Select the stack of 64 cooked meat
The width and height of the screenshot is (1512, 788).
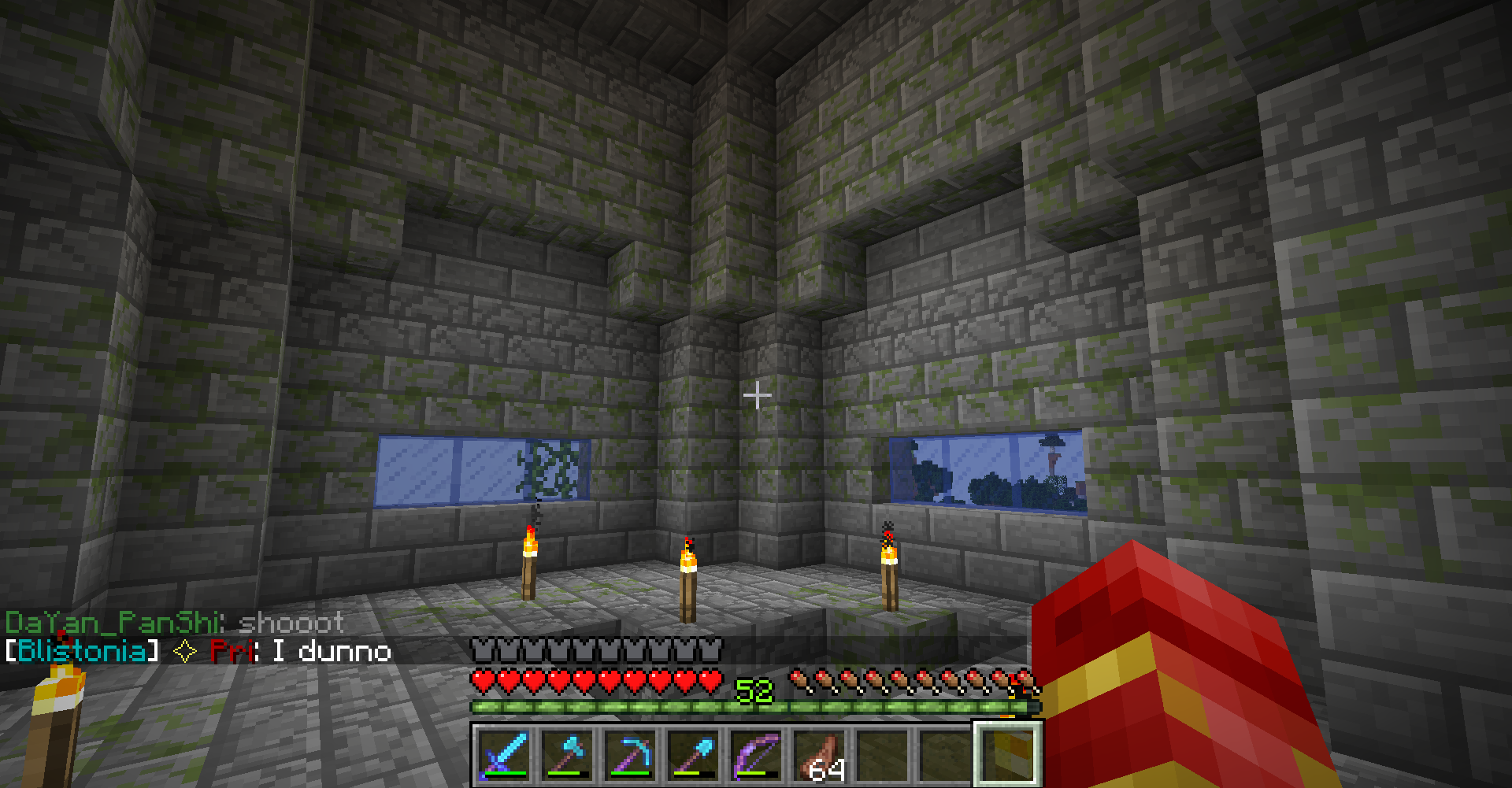pos(819,753)
